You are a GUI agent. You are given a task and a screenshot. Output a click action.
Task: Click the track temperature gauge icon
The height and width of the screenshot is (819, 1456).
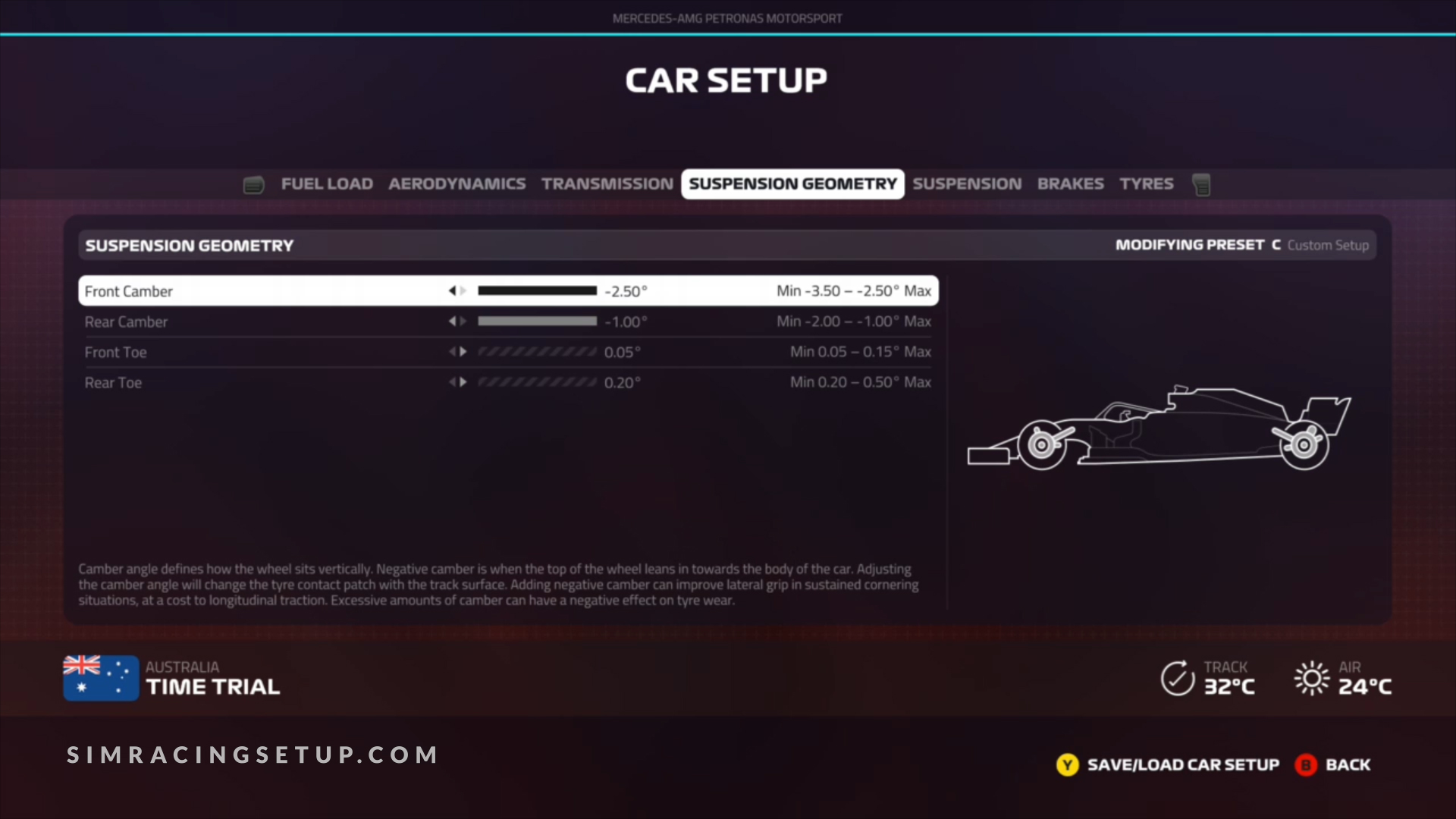click(1176, 677)
